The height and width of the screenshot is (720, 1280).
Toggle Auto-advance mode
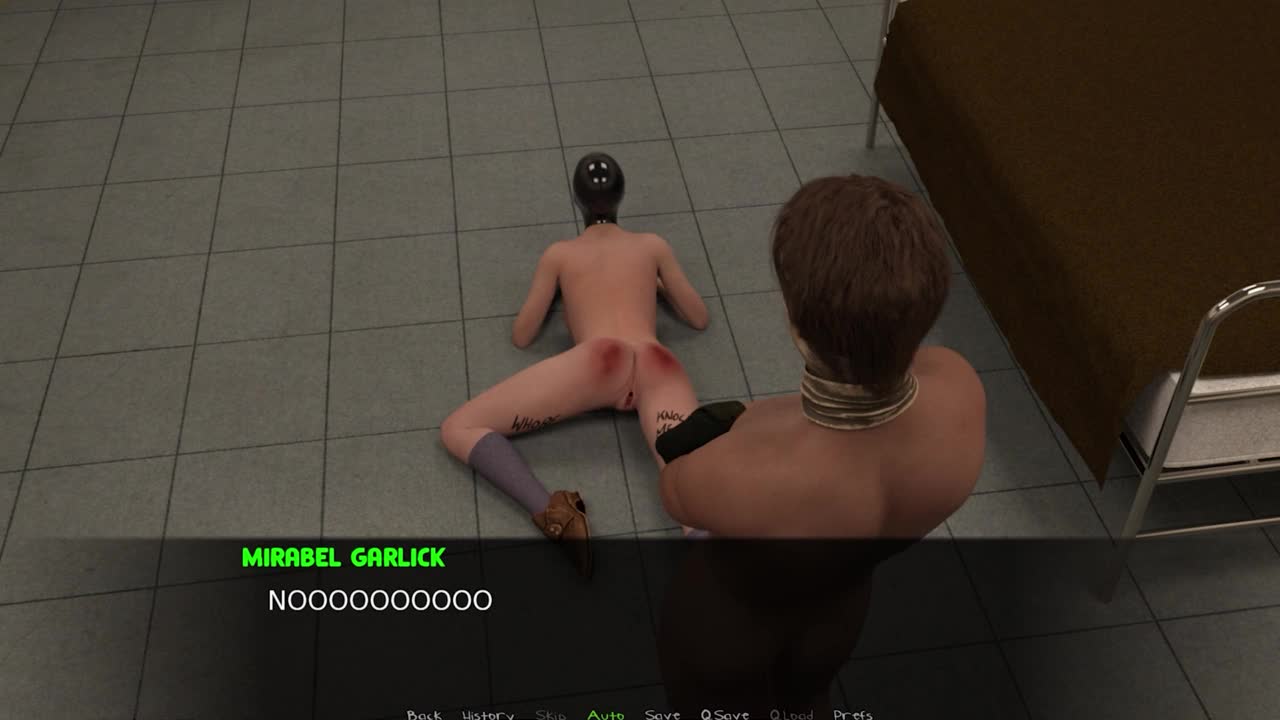pyautogui.click(x=606, y=714)
